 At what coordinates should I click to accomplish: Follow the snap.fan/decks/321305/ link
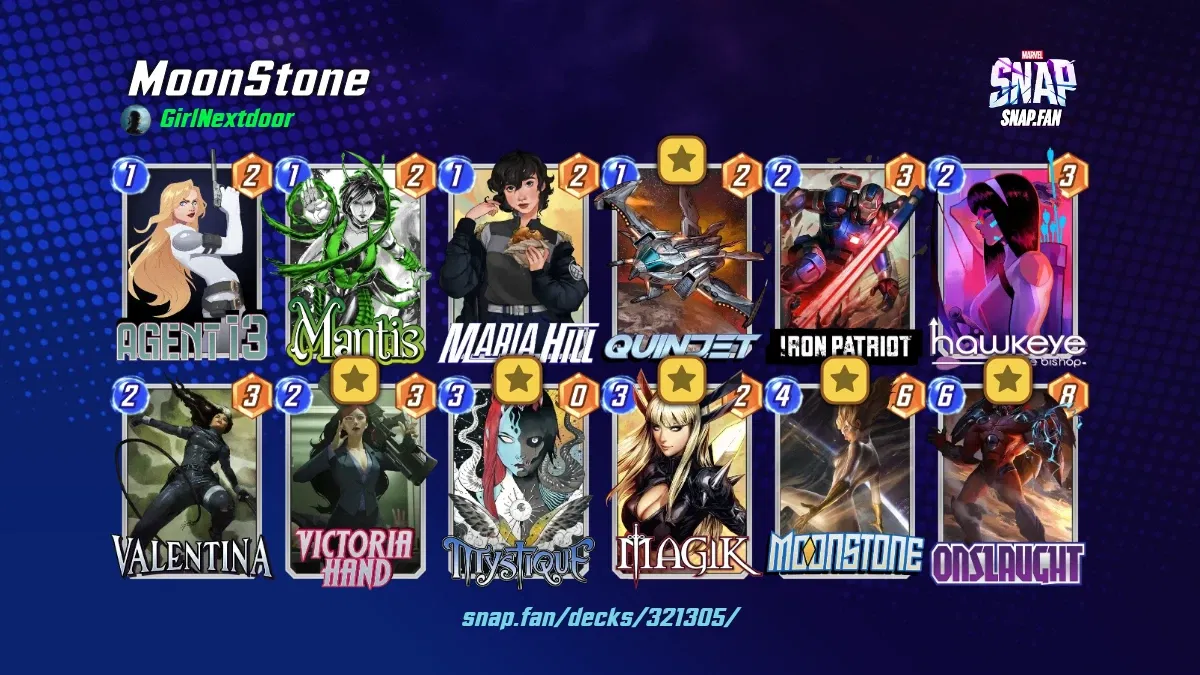click(x=601, y=615)
